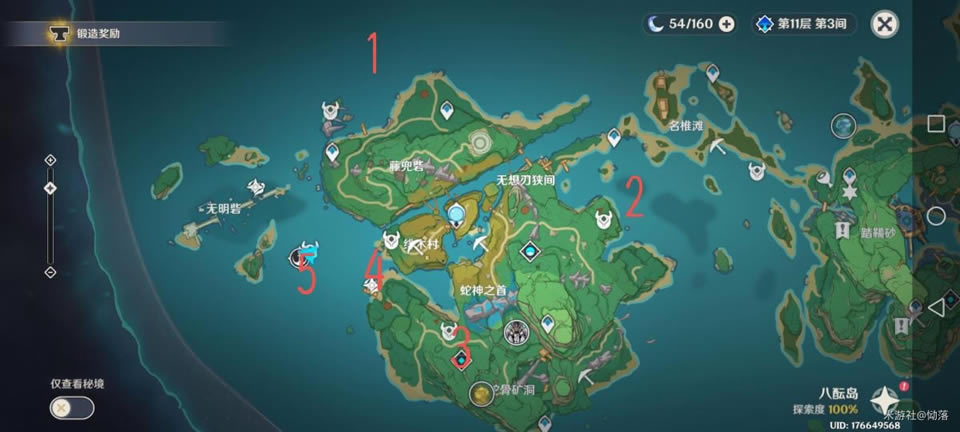The height and width of the screenshot is (432, 960).
Task: Select the gold circular marker at 蛇骨矿洞
Action: tap(482, 394)
